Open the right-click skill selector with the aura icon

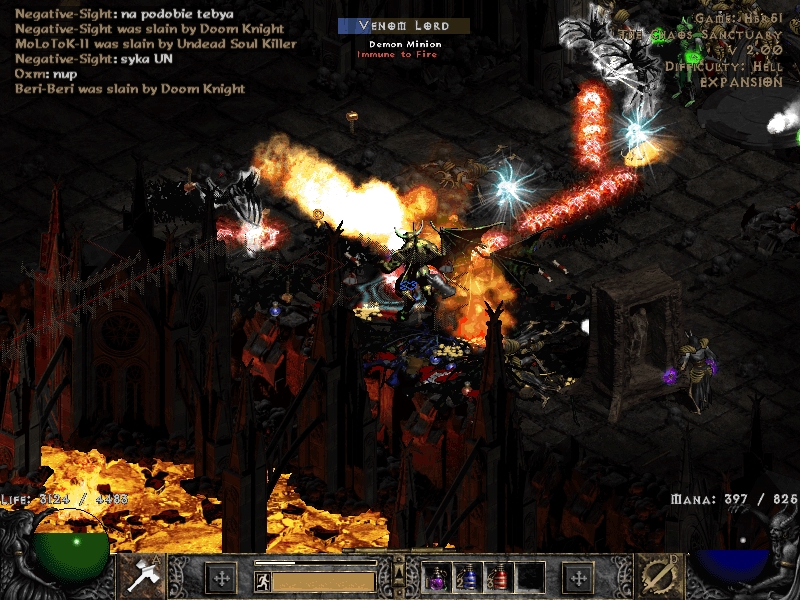coord(659,577)
